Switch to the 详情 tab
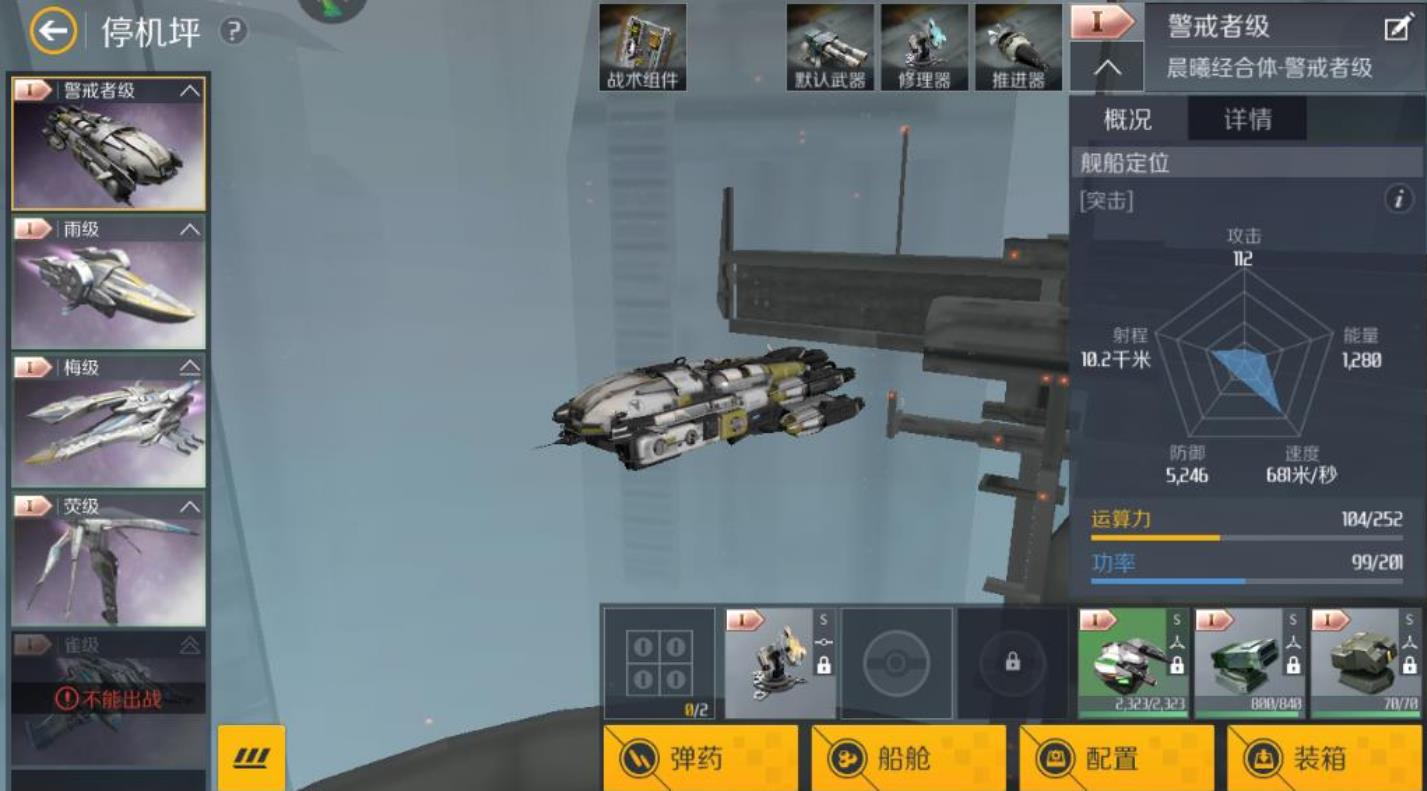 tap(1247, 120)
